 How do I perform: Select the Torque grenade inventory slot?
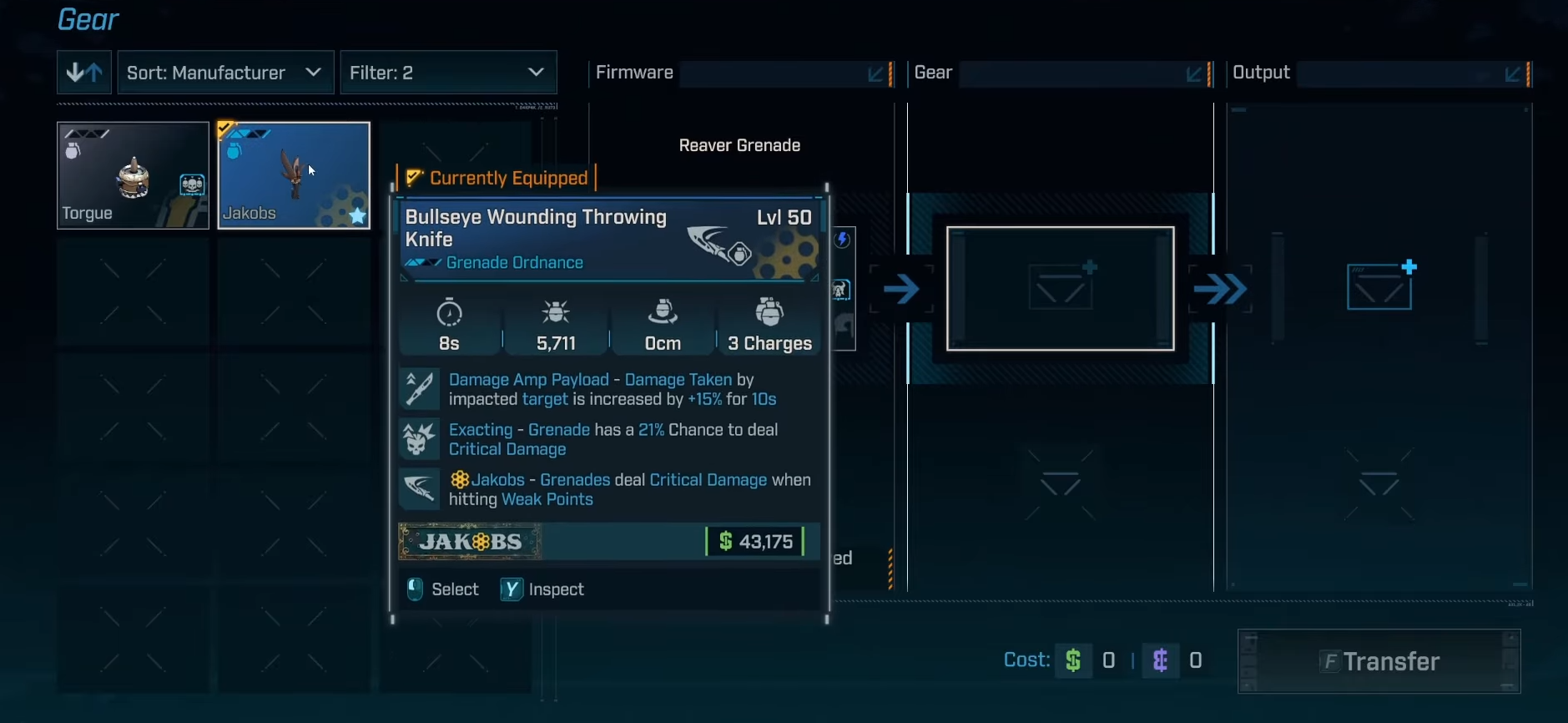[x=133, y=175]
